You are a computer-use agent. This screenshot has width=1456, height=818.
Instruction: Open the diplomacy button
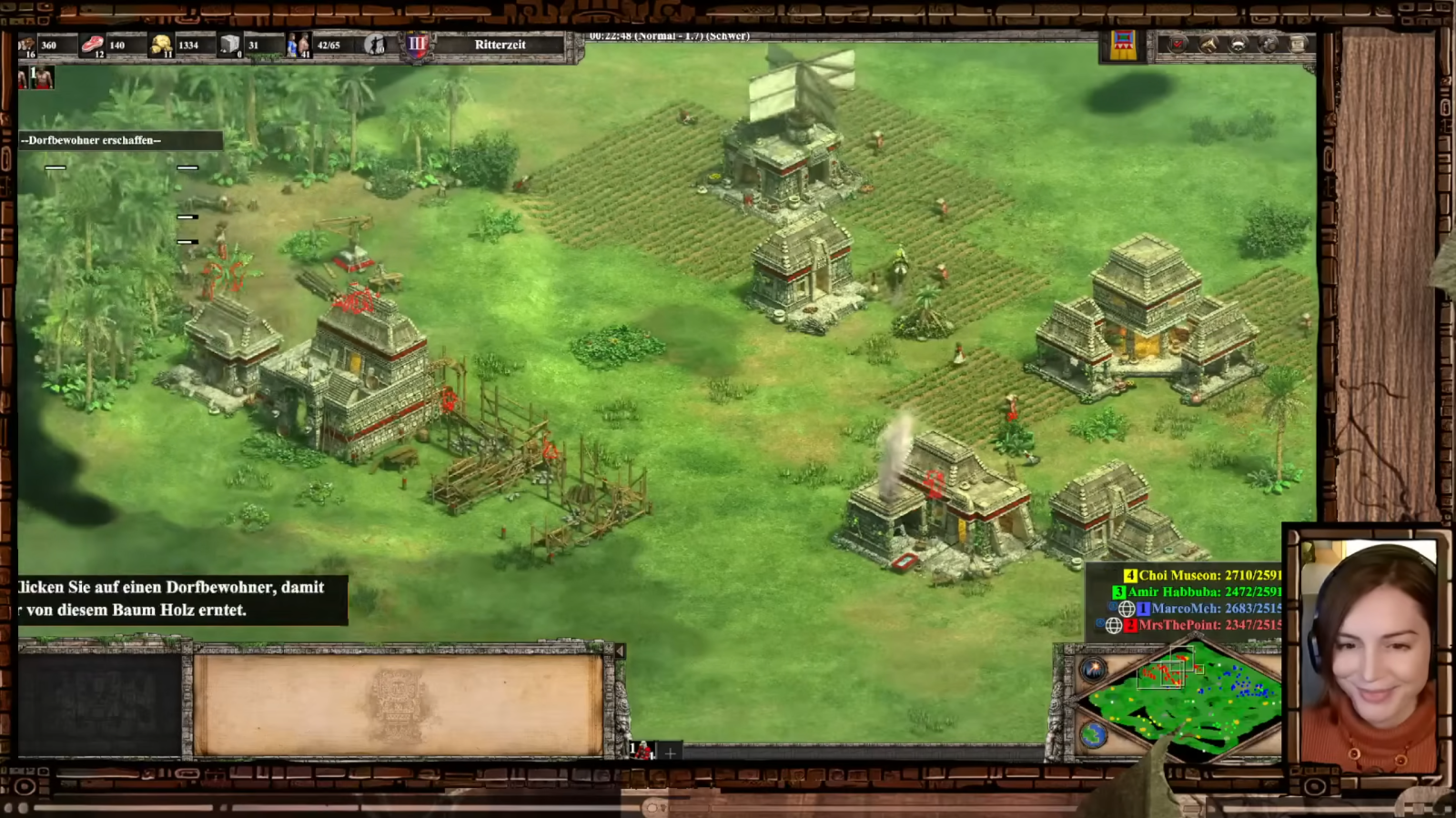click(1239, 44)
